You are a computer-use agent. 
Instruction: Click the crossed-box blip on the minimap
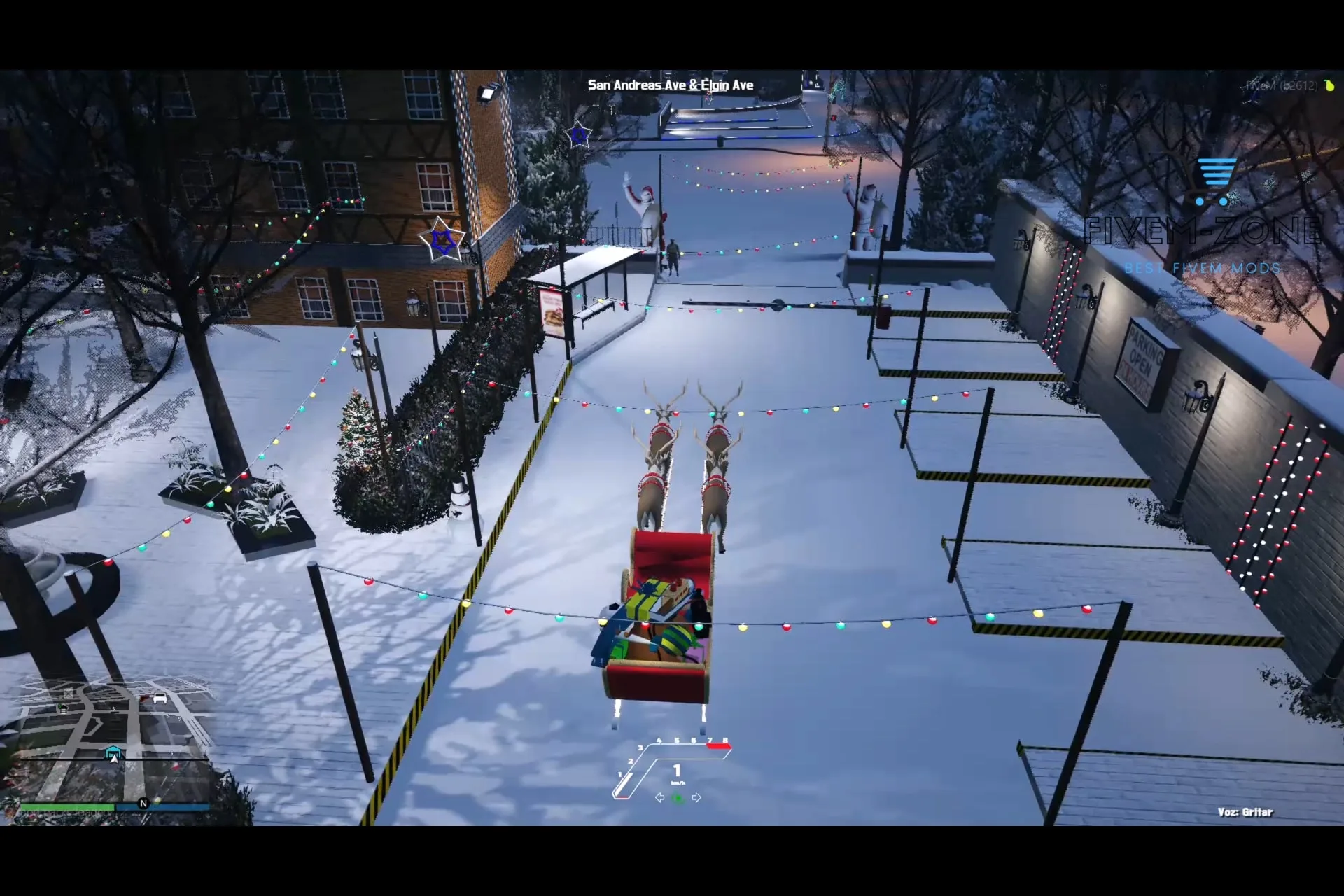(69, 693)
